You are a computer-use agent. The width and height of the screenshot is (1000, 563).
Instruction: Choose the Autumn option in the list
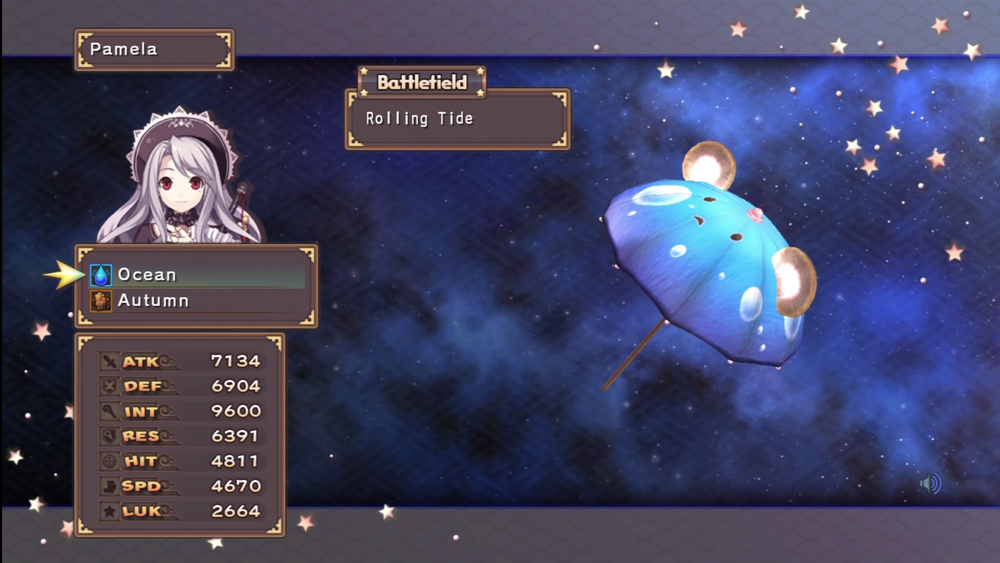[x=153, y=301]
